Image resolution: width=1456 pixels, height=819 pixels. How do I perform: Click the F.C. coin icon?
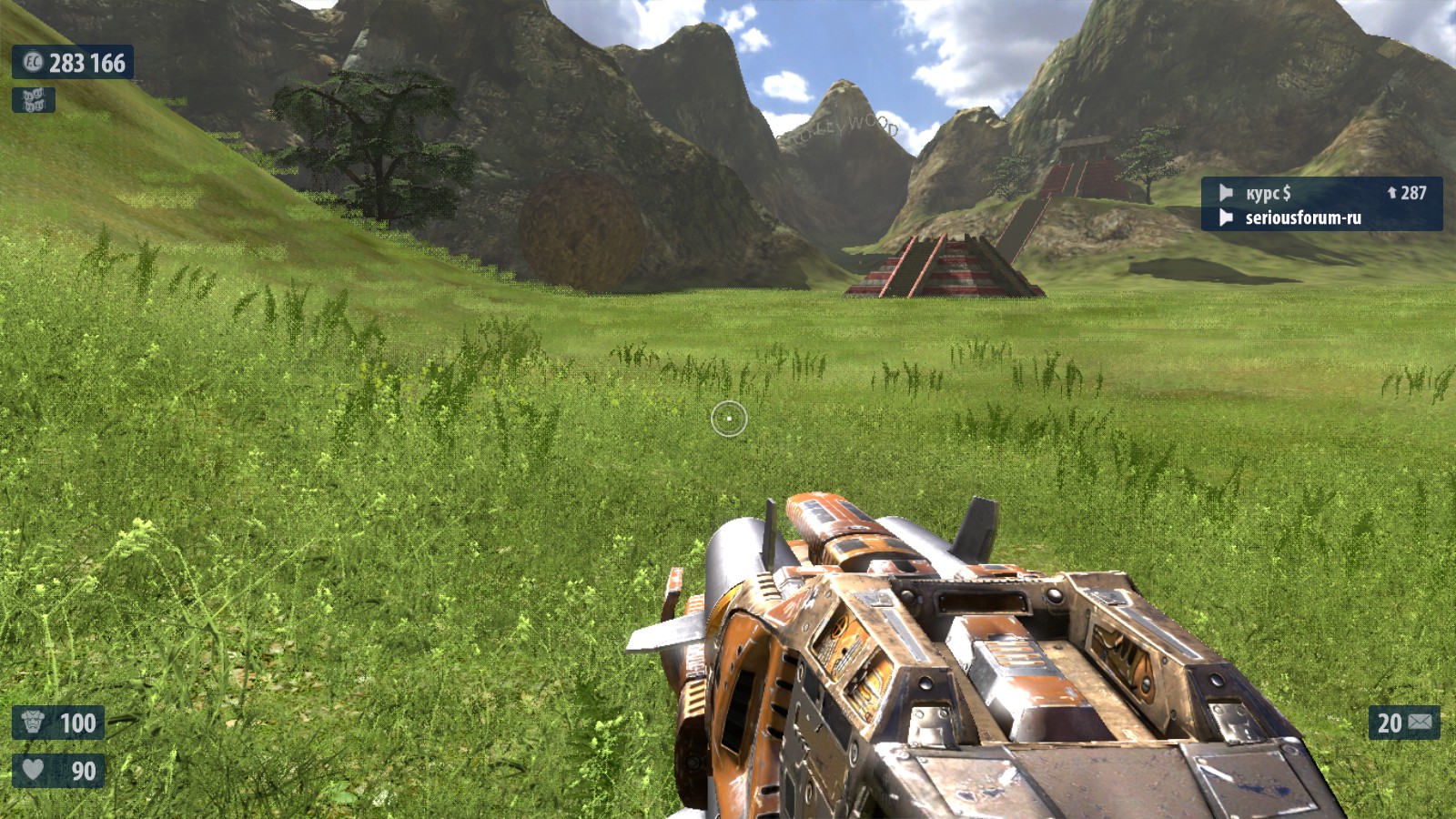click(x=33, y=62)
